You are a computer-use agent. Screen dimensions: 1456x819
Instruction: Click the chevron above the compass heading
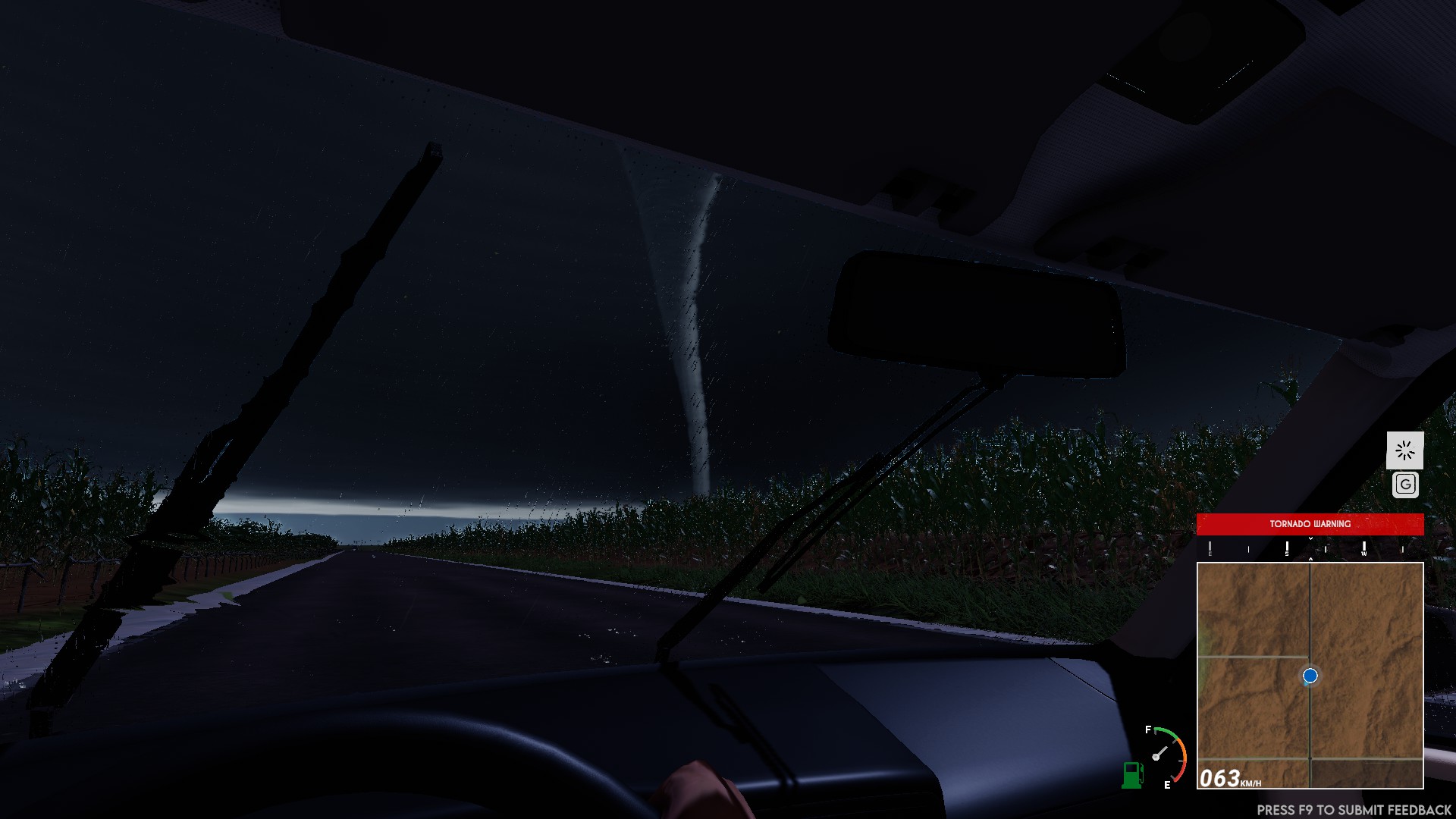click(1310, 538)
